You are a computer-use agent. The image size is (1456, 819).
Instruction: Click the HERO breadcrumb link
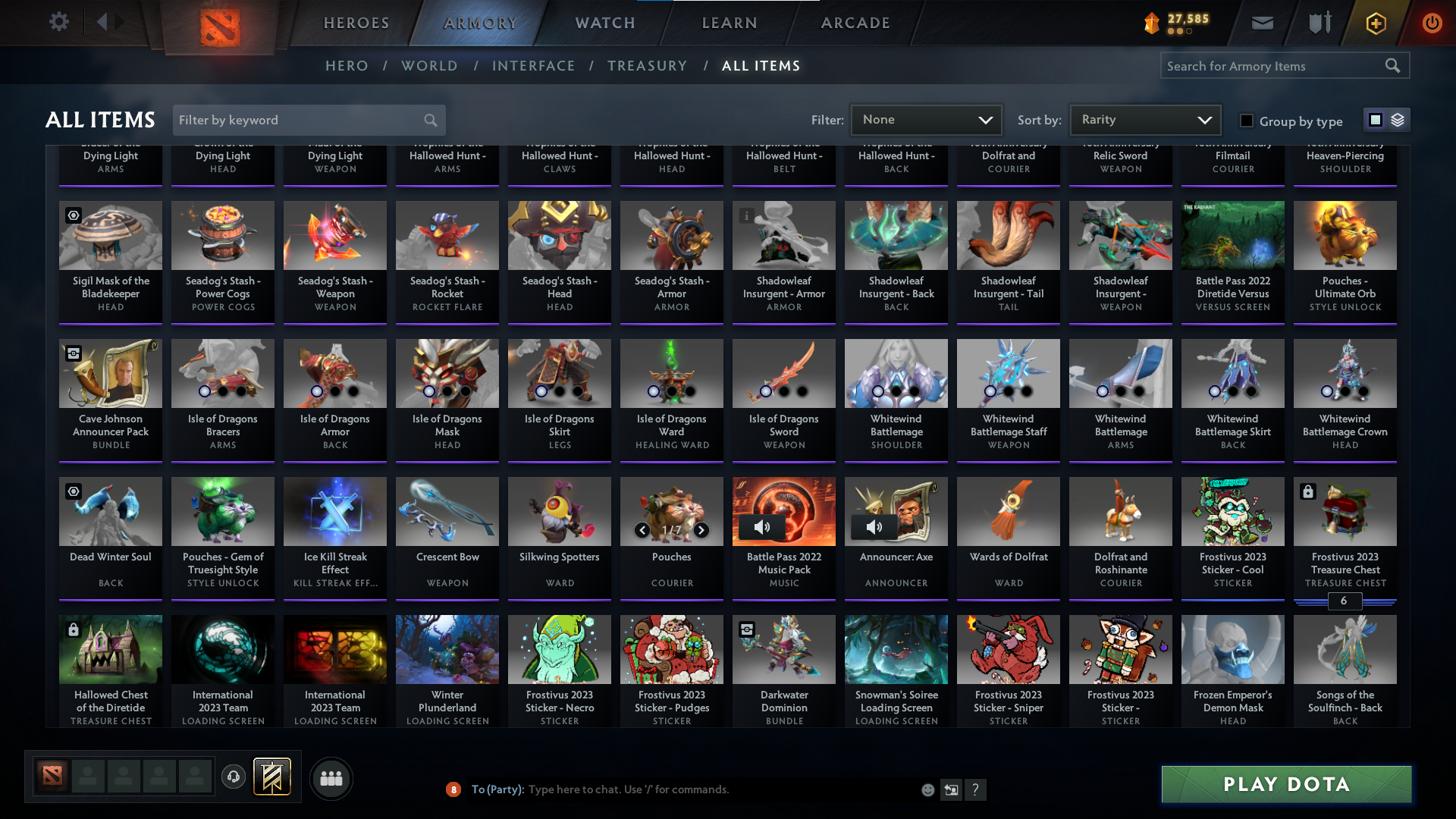pyautogui.click(x=347, y=66)
